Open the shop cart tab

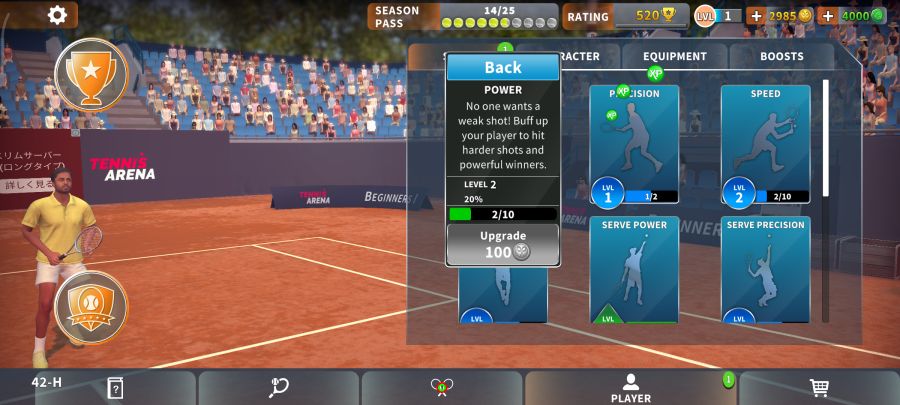coord(819,388)
